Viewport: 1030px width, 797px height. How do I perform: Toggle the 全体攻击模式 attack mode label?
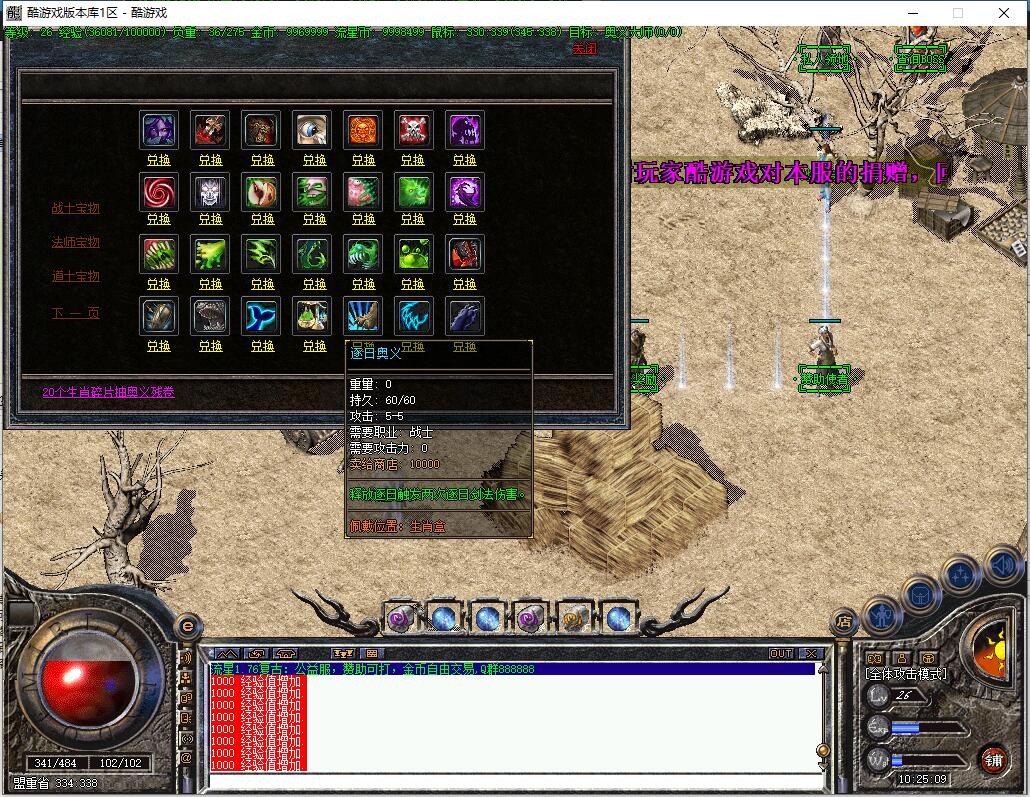[905, 675]
